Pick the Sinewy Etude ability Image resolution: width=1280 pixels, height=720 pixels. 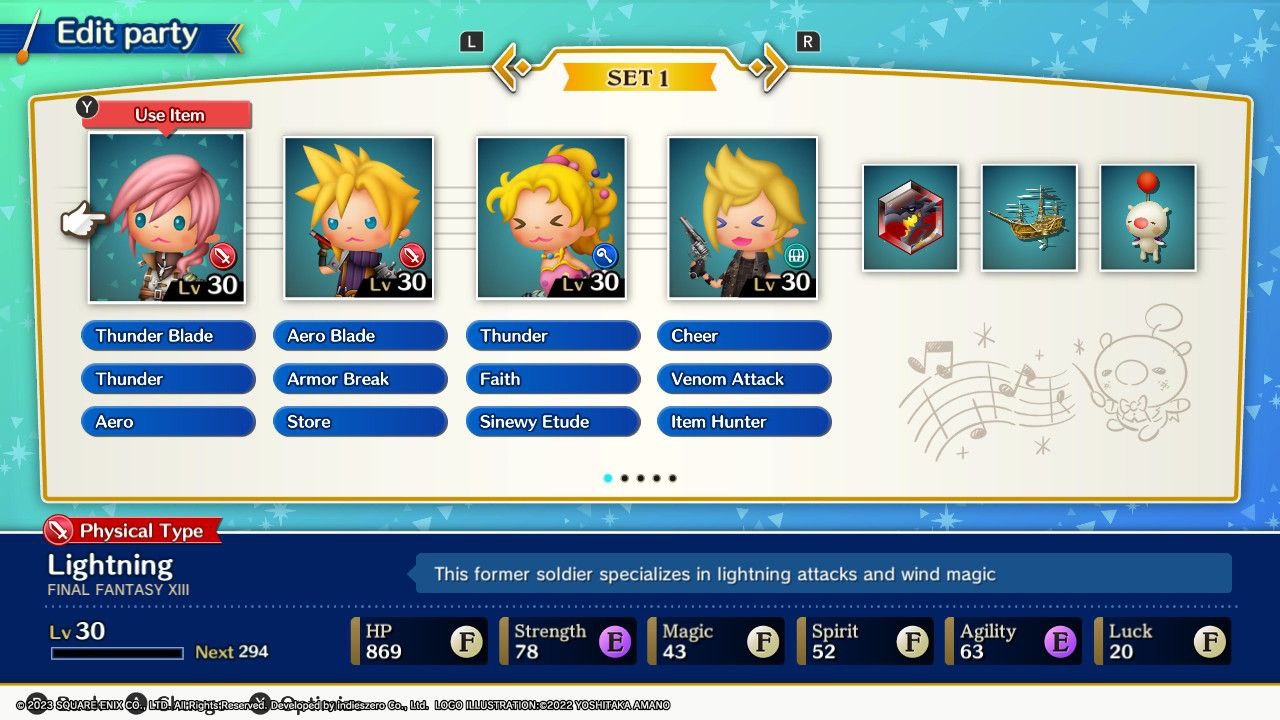(x=552, y=422)
